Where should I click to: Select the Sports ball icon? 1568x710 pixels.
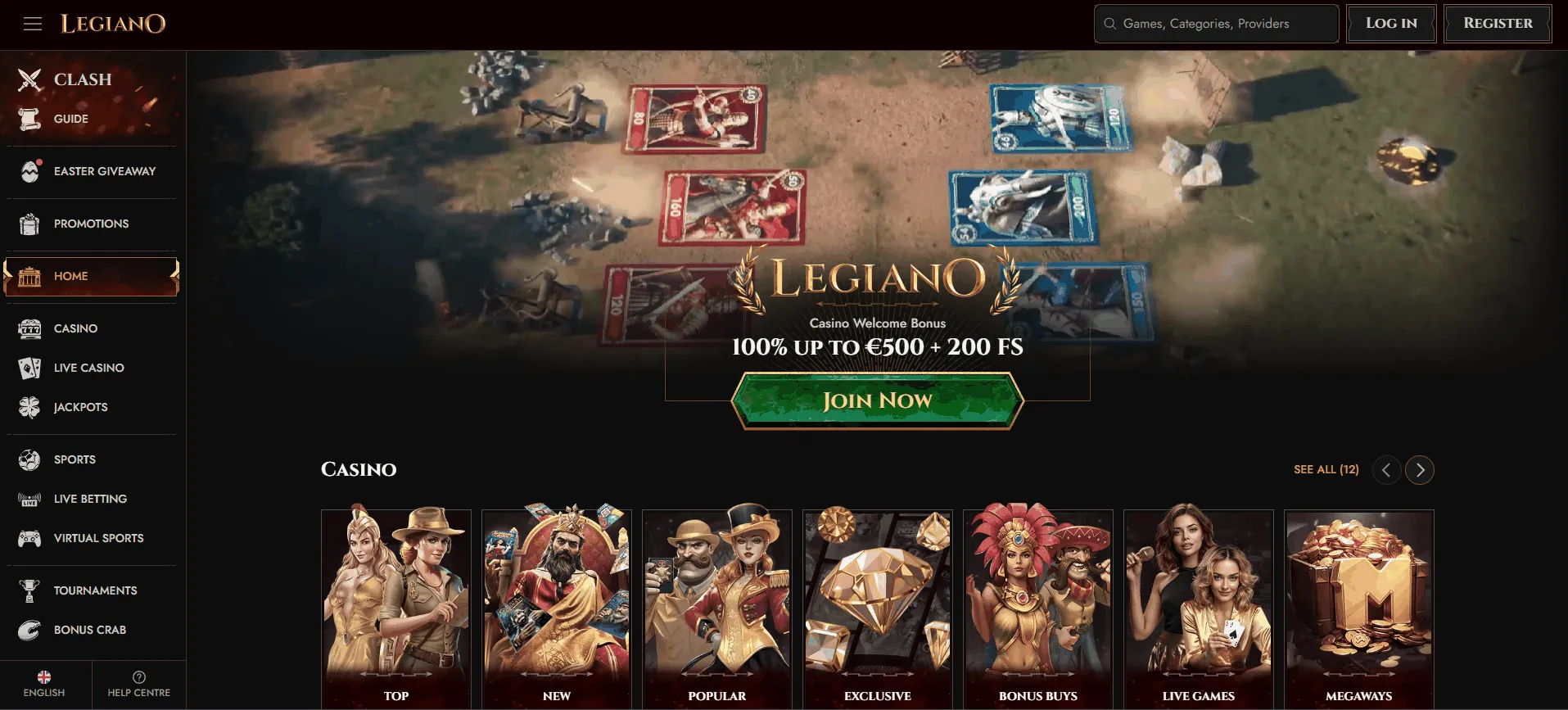tap(30, 459)
